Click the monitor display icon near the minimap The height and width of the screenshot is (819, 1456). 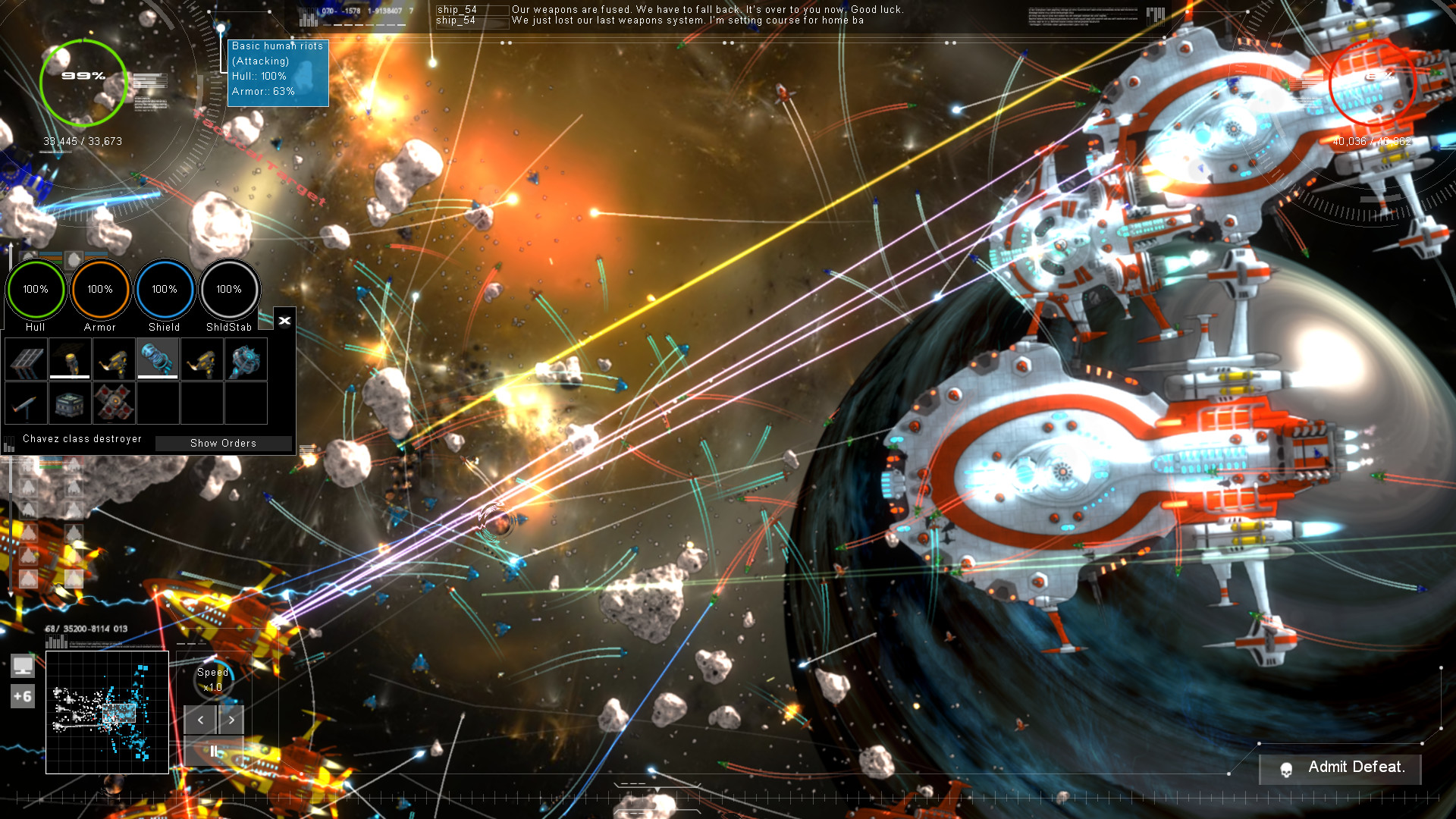pos(23,666)
